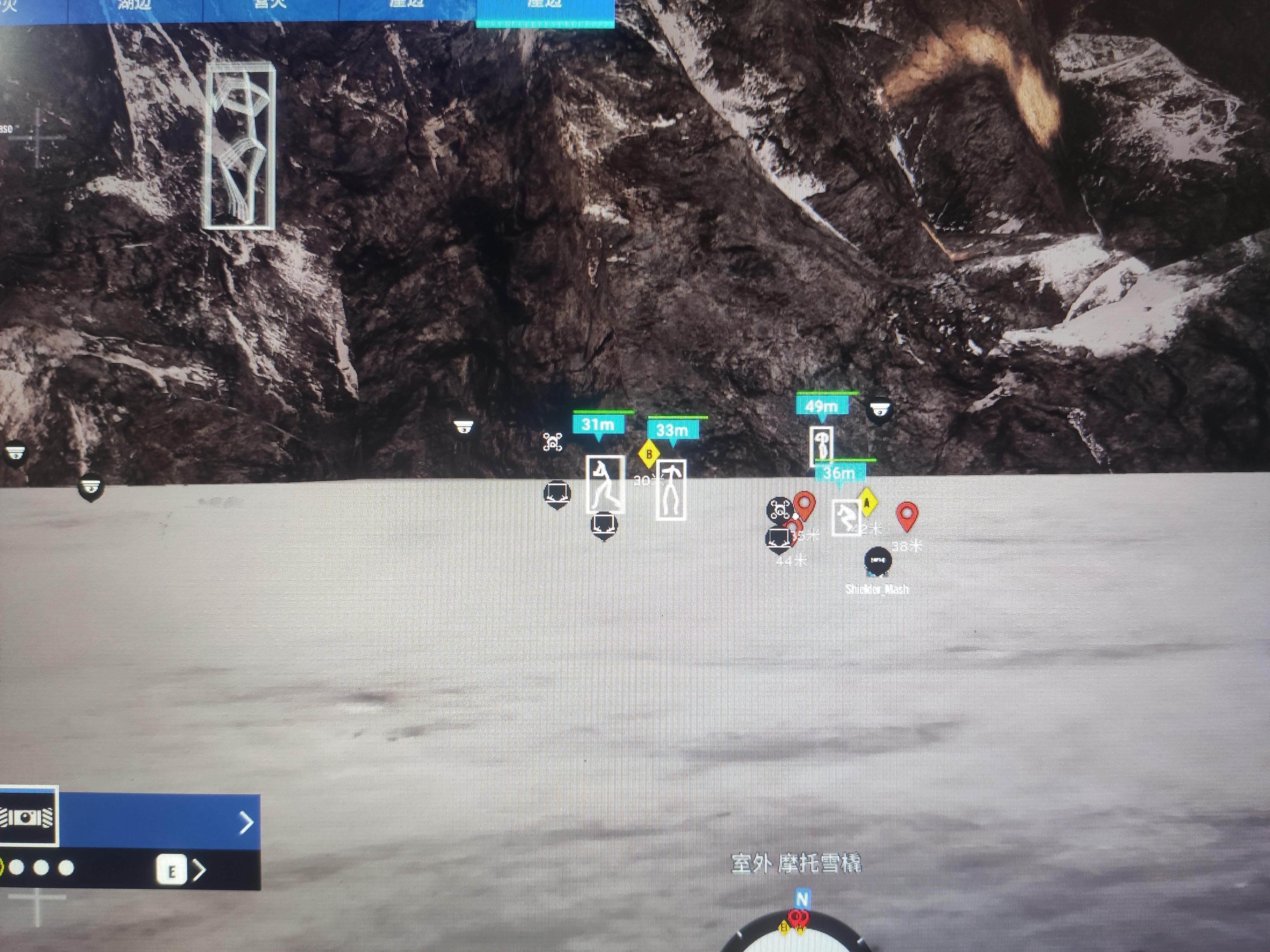This screenshot has width=1270, height=952.
Task: Select the rappel camera gadget icon
Action: pos(28,816)
